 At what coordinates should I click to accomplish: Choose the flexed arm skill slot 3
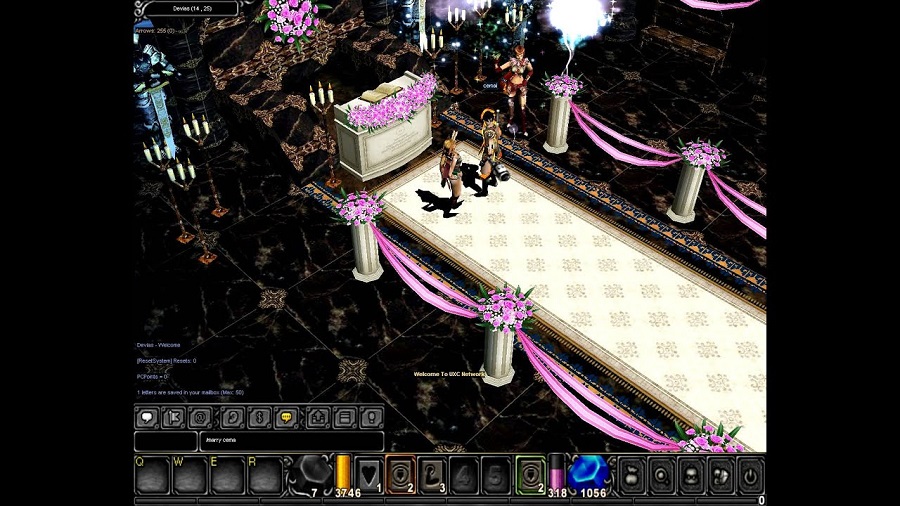coord(433,474)
